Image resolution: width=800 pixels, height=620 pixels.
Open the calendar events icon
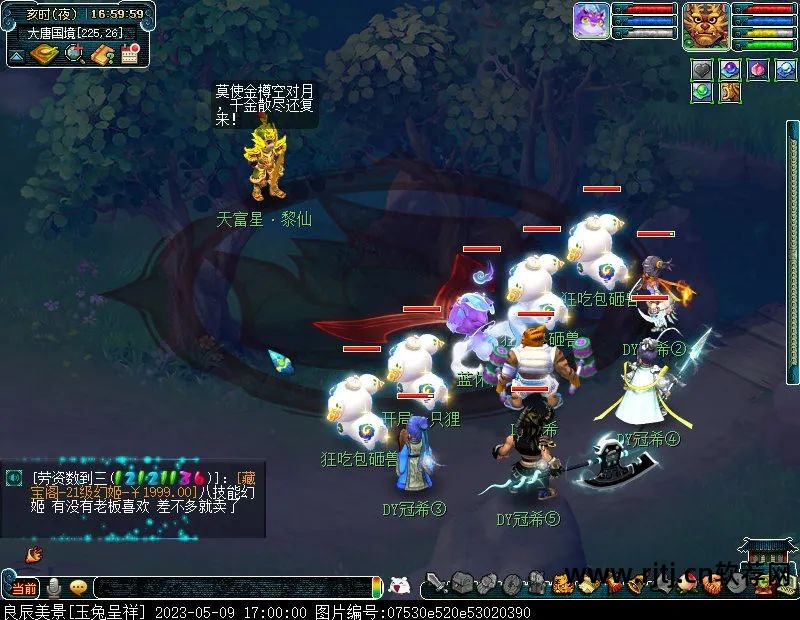coord(130,55)
